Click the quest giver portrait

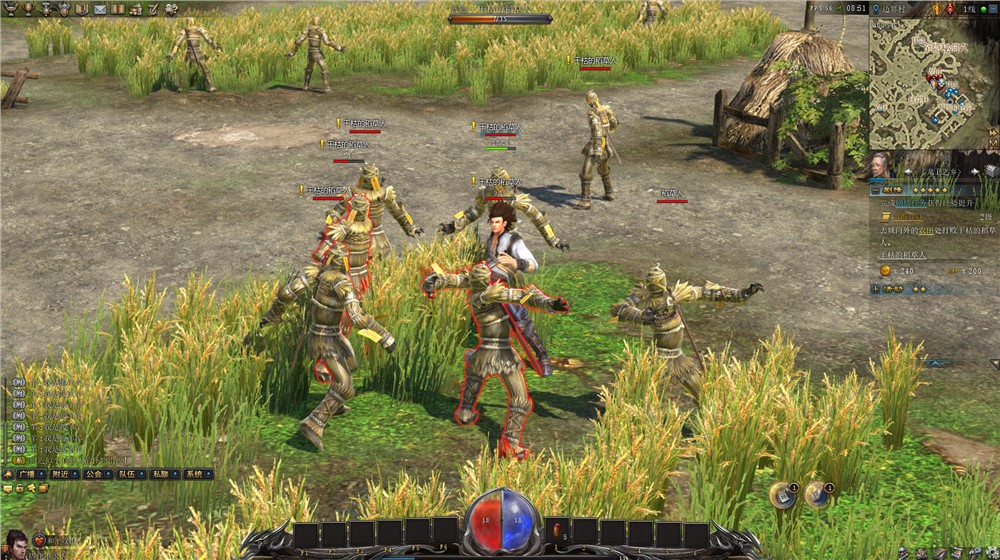pyautogui.click(x=880, y=164)
